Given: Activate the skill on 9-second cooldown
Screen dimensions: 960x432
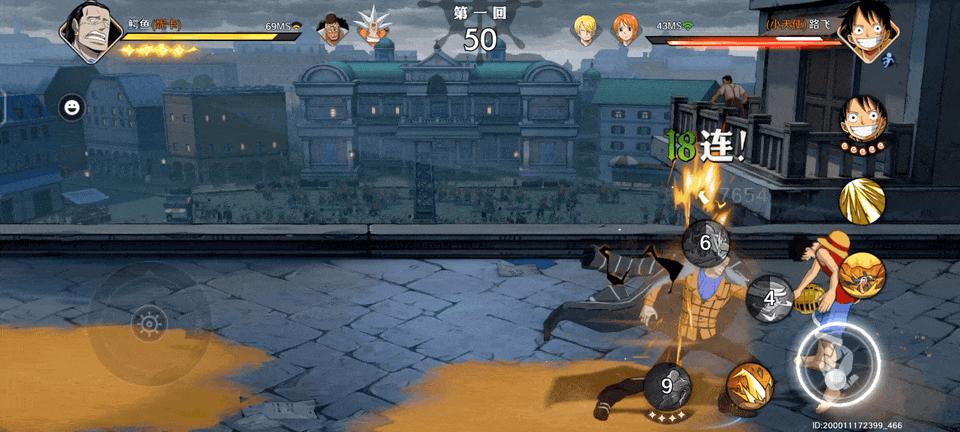Looking at the screenshot, I should [667, 385].
